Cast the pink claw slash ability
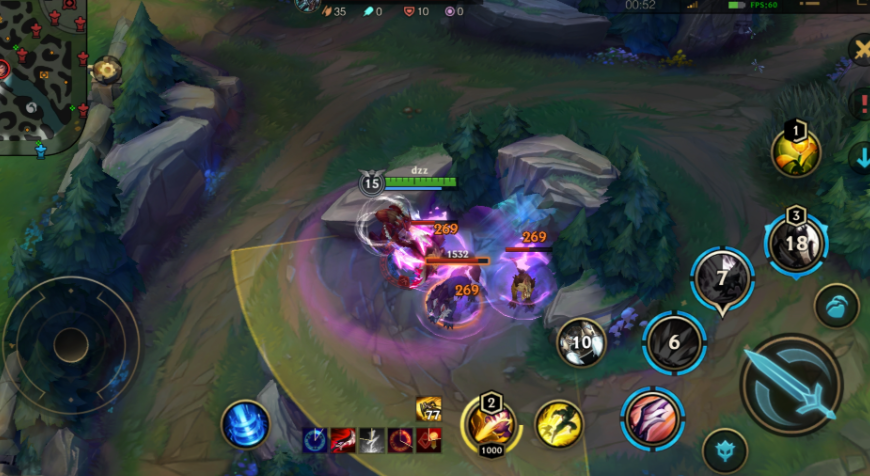The width and height of the screenshot is (870, 476). click(652, 417)
